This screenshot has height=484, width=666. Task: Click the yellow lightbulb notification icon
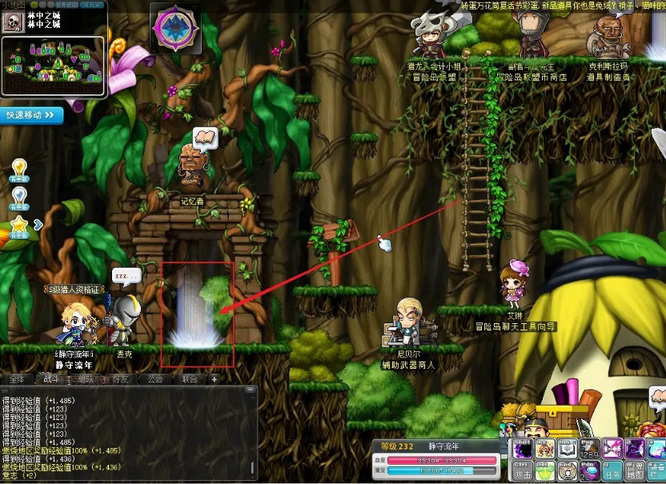[18, 167]
